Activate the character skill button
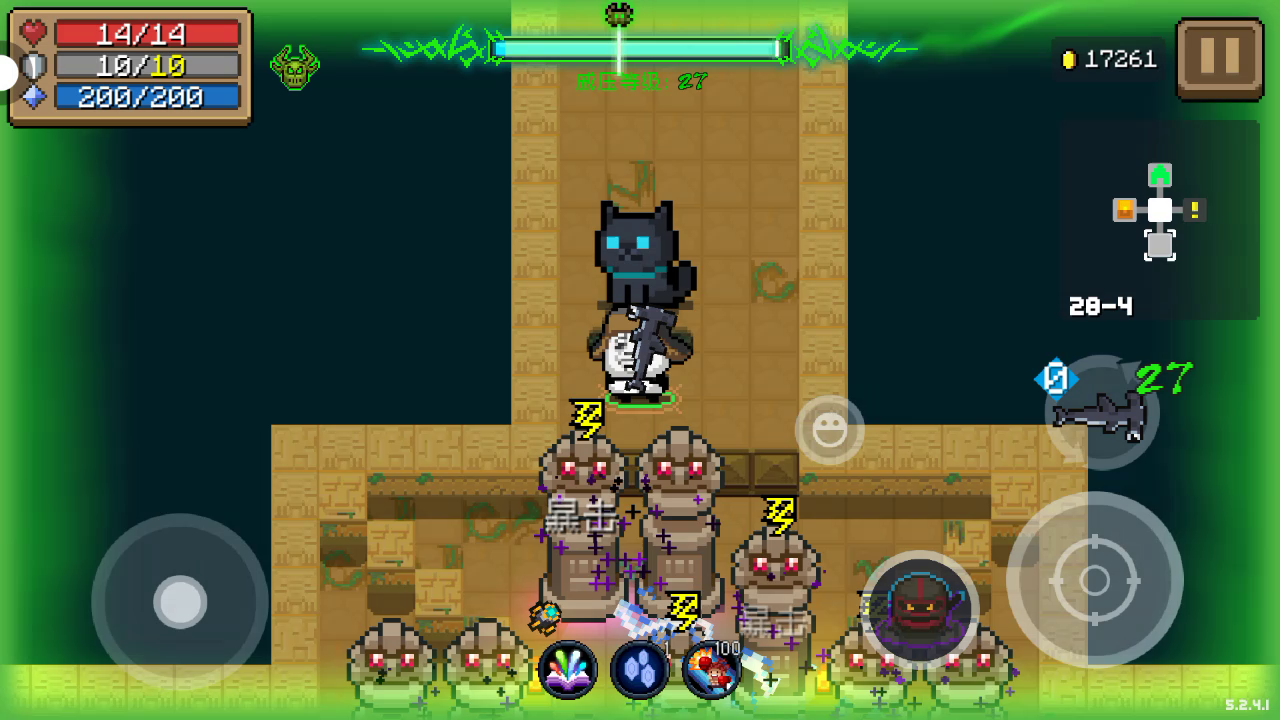 click(x=919, y=609)
